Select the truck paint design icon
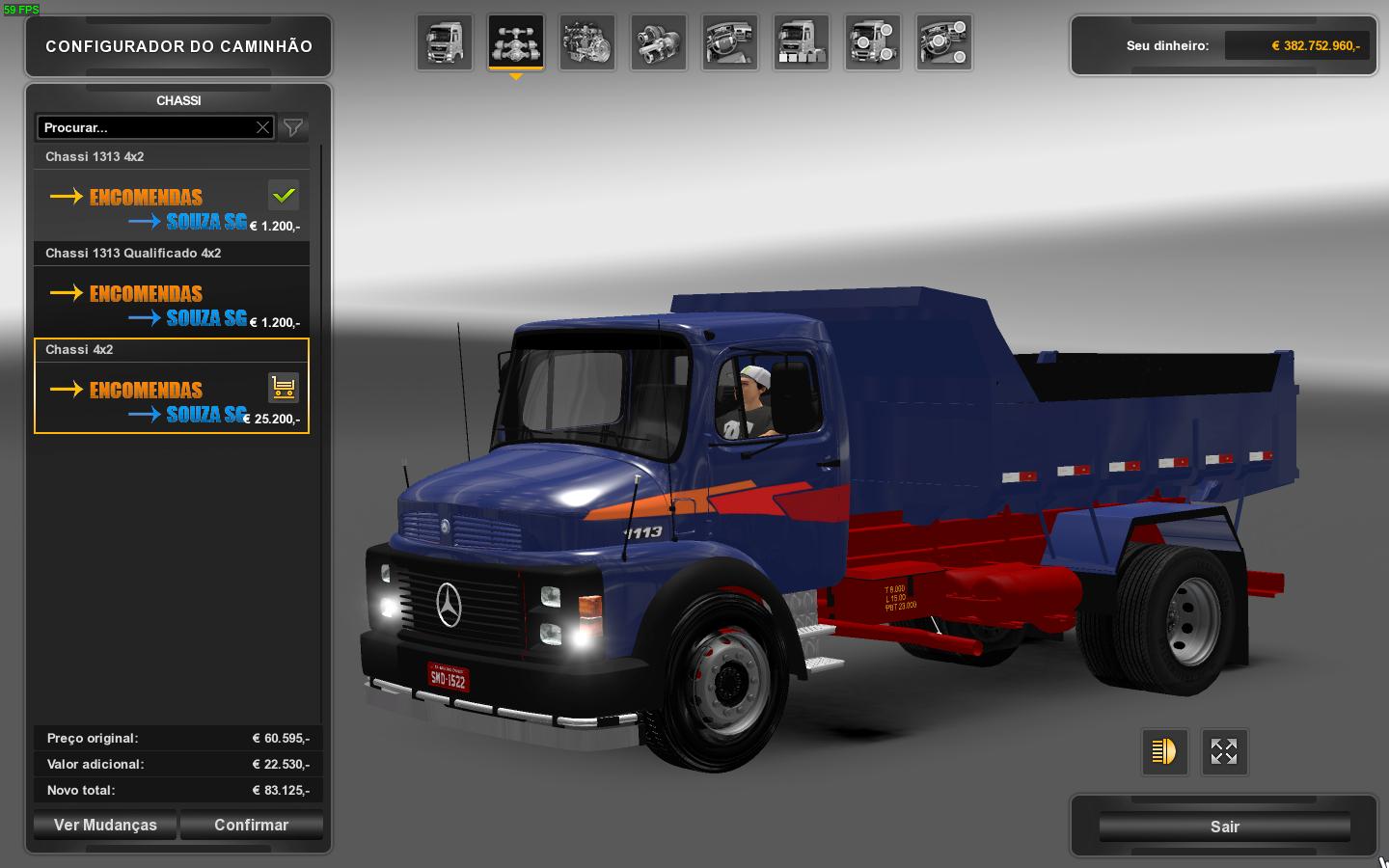The width and height of the screenshot is (1389, 868). [802, 41]
